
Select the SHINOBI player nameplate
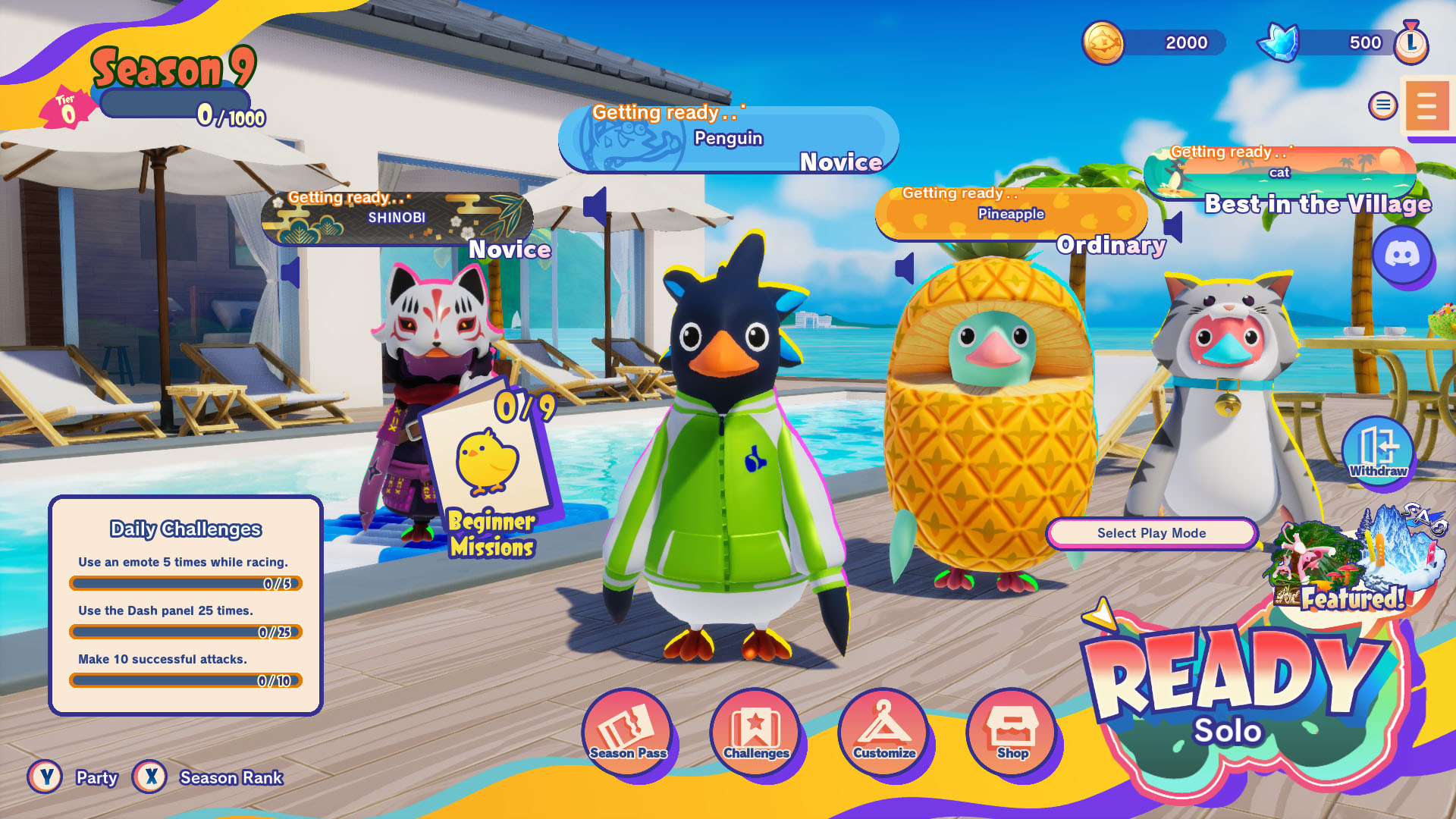click(396, 218)
